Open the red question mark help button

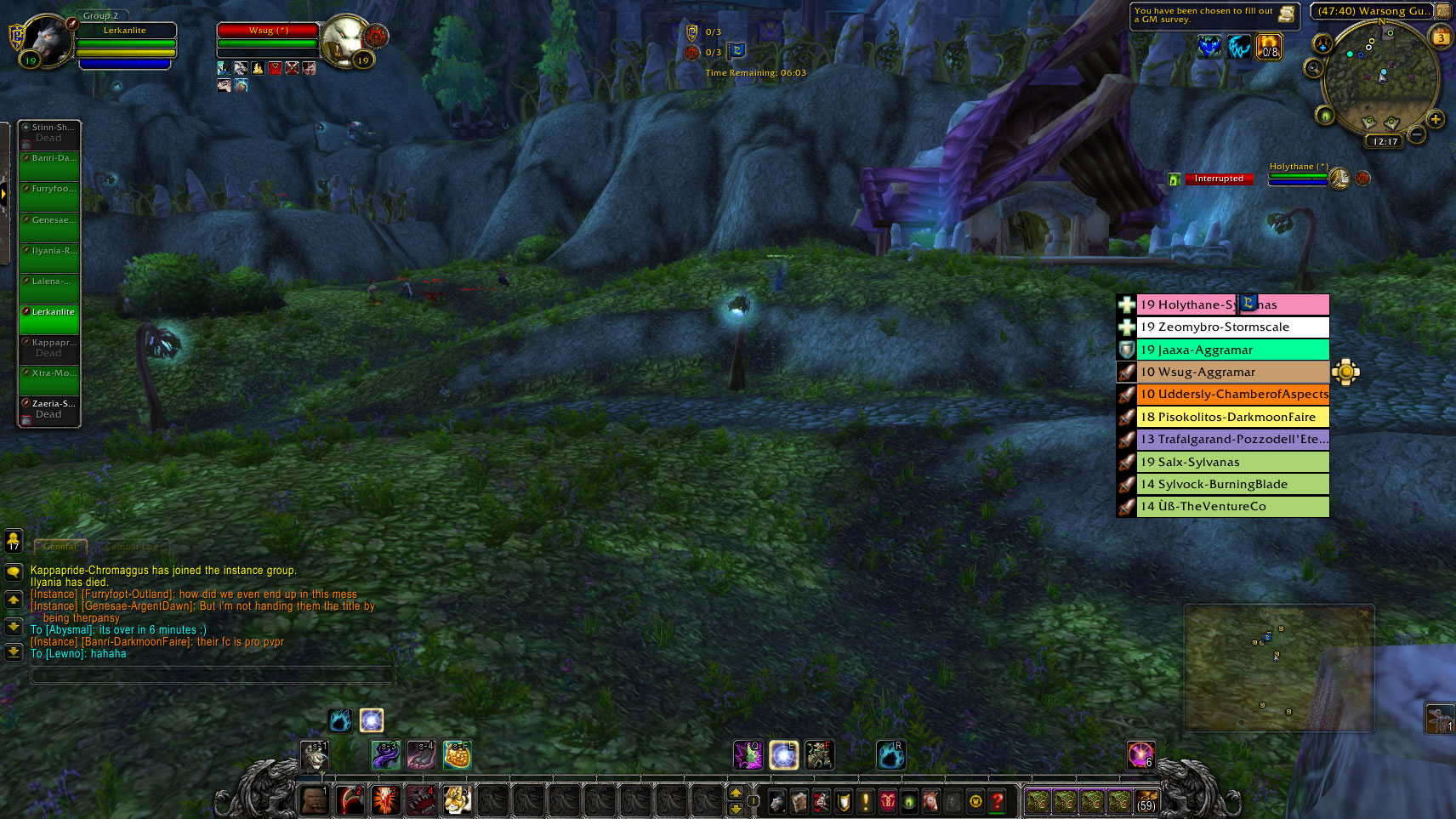998,801
